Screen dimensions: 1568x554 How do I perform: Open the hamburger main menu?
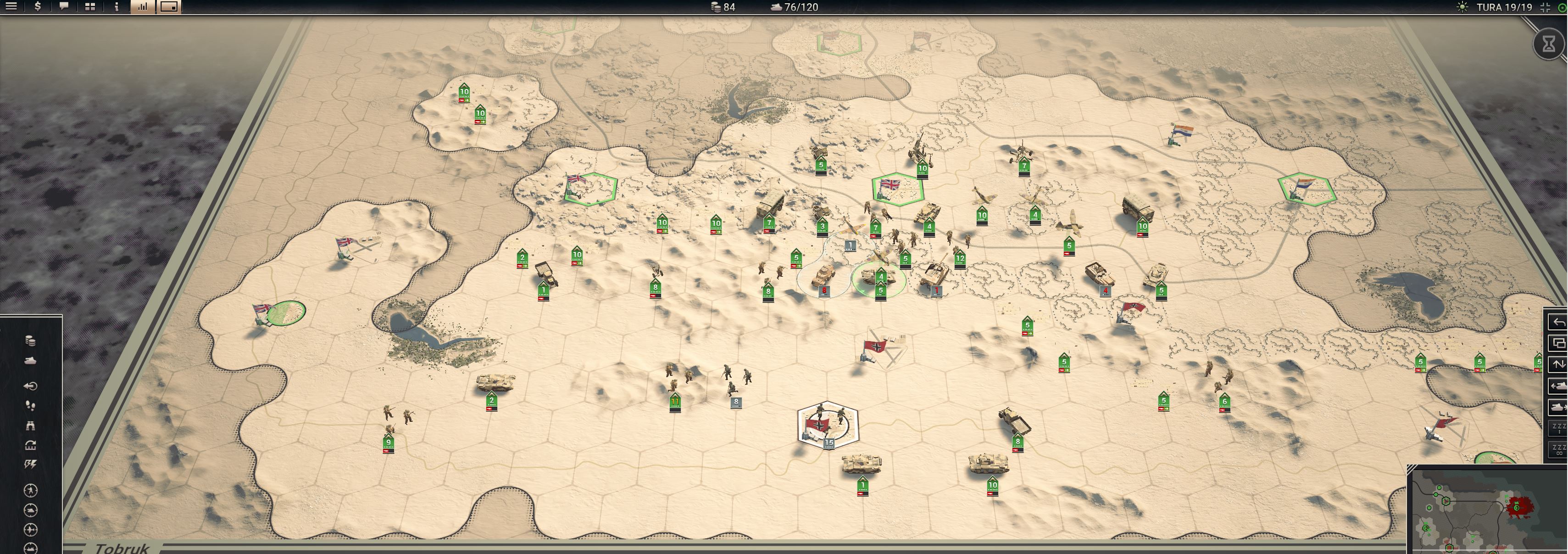(11, 7)
